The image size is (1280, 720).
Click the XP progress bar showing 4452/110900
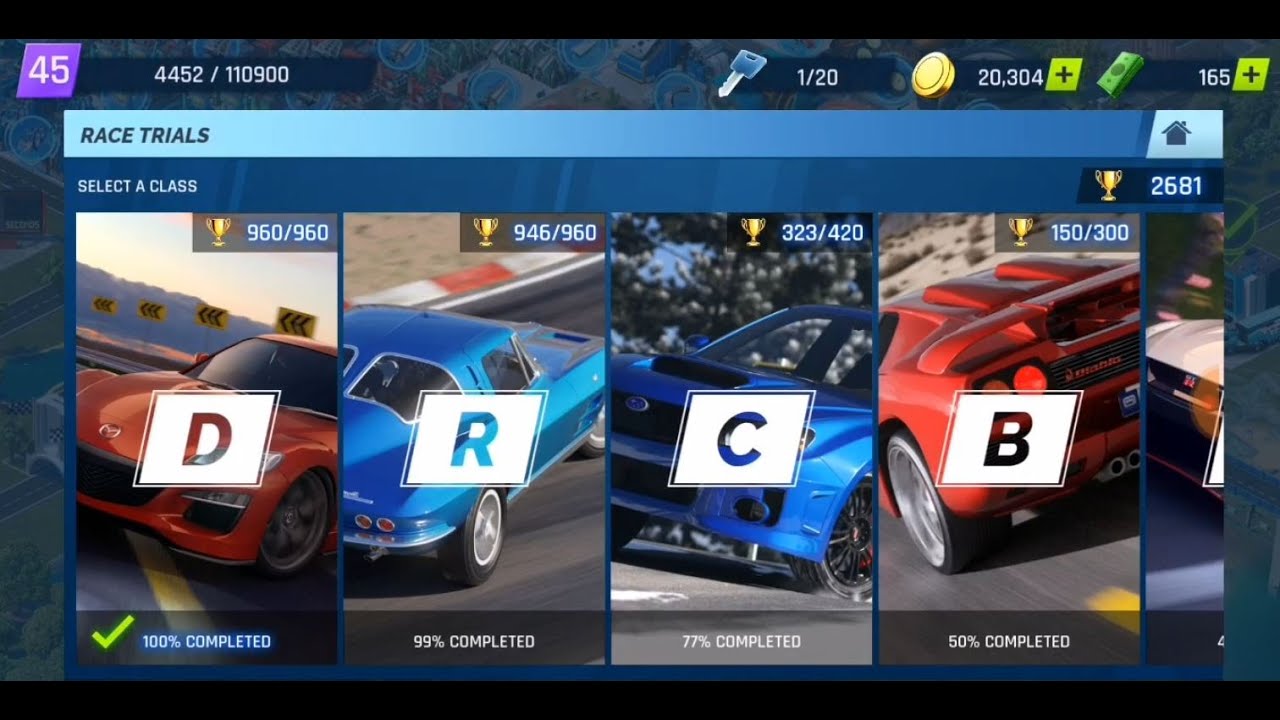click(222, 73)
